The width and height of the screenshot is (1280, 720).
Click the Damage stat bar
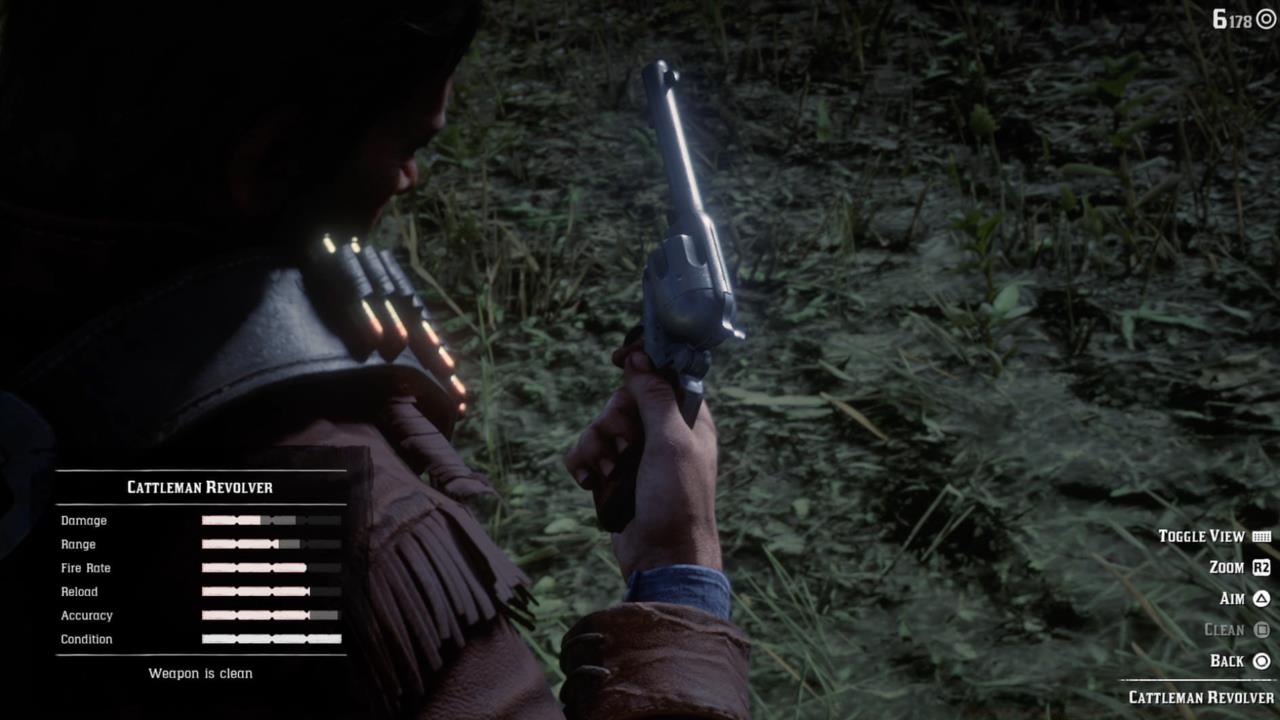point(270,520)
